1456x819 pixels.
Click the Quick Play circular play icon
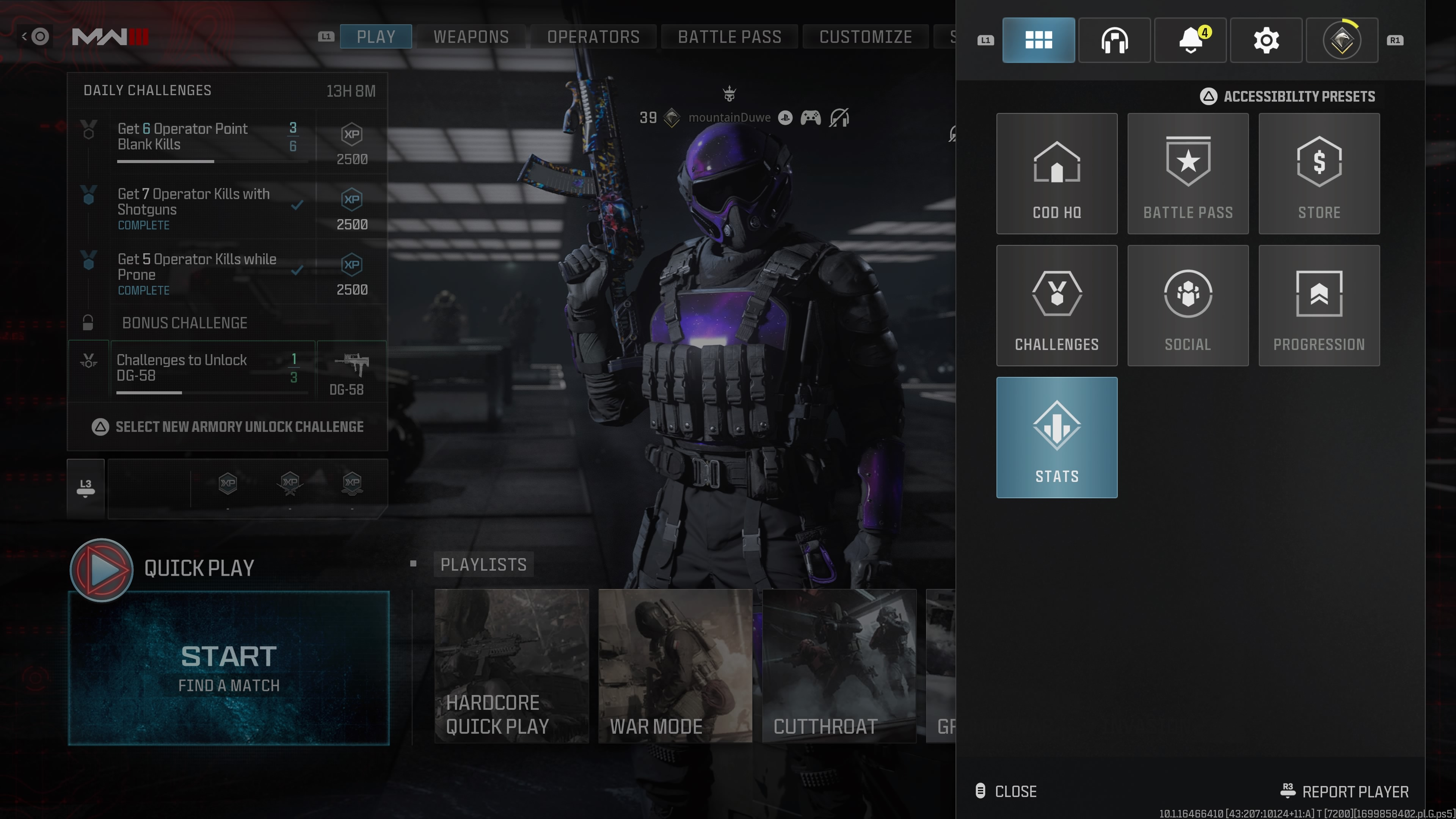click(102, 570)
